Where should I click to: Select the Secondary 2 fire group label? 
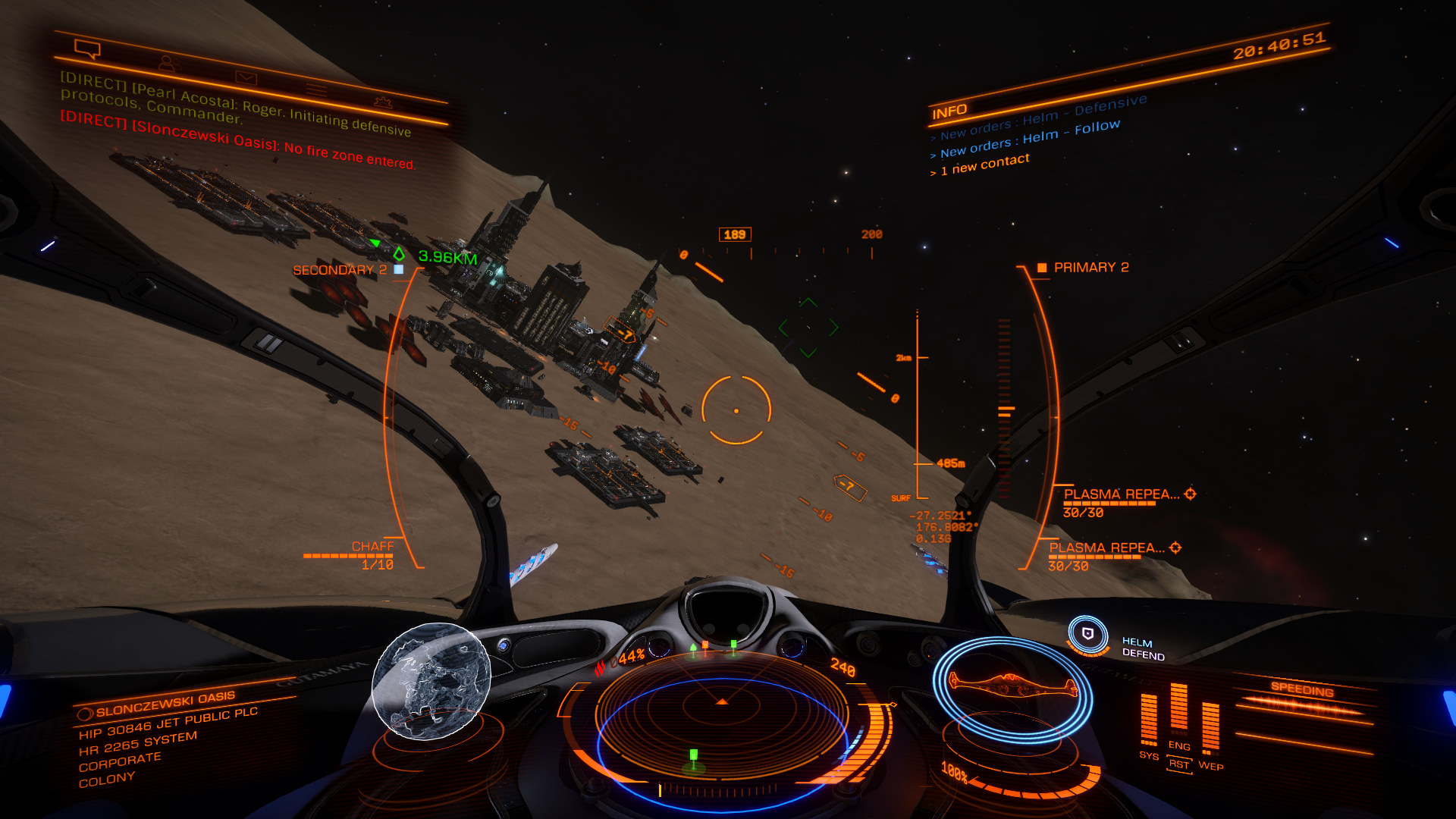click(340, 270)
